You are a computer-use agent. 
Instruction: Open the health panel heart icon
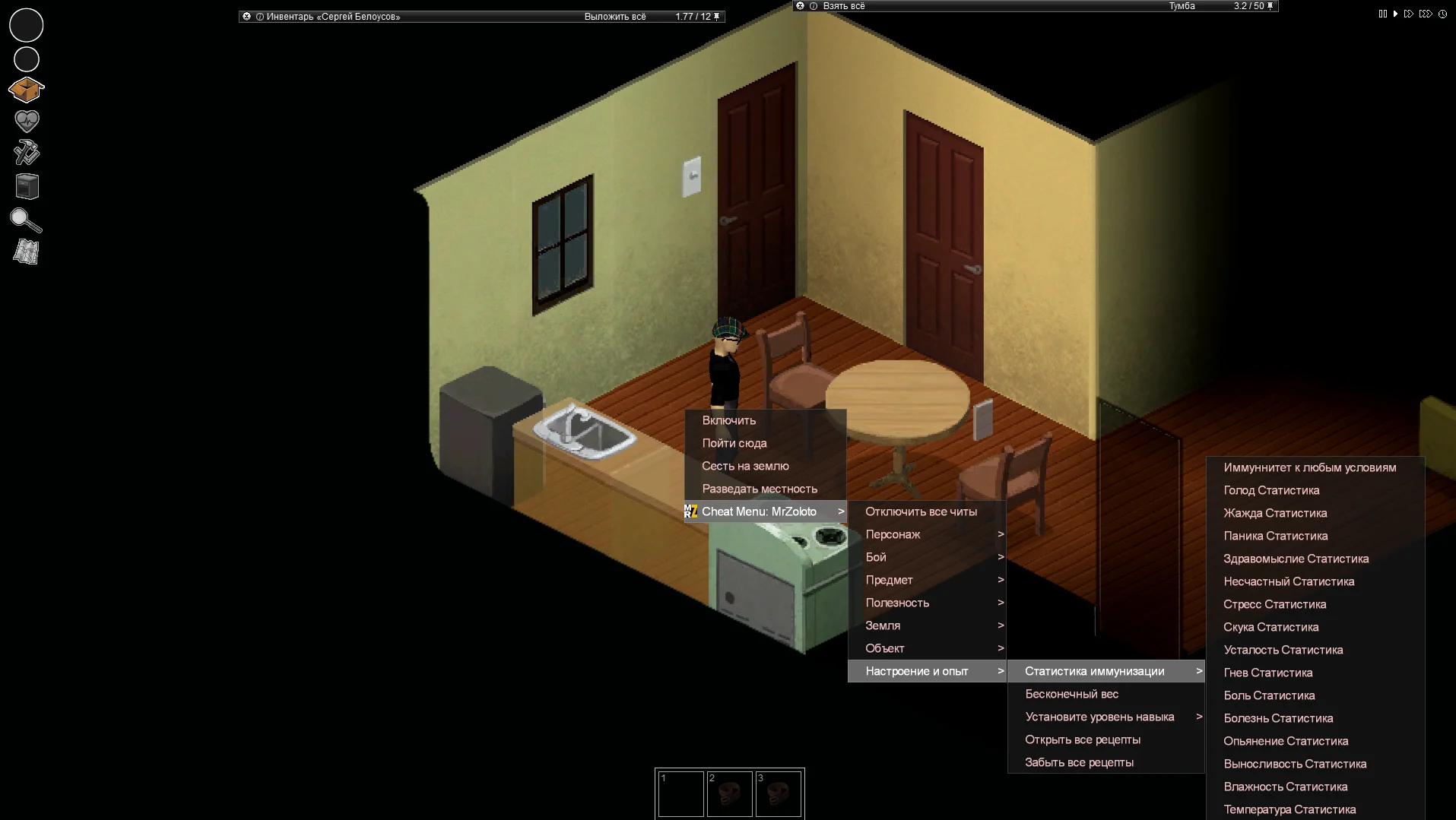click(25, 120)
